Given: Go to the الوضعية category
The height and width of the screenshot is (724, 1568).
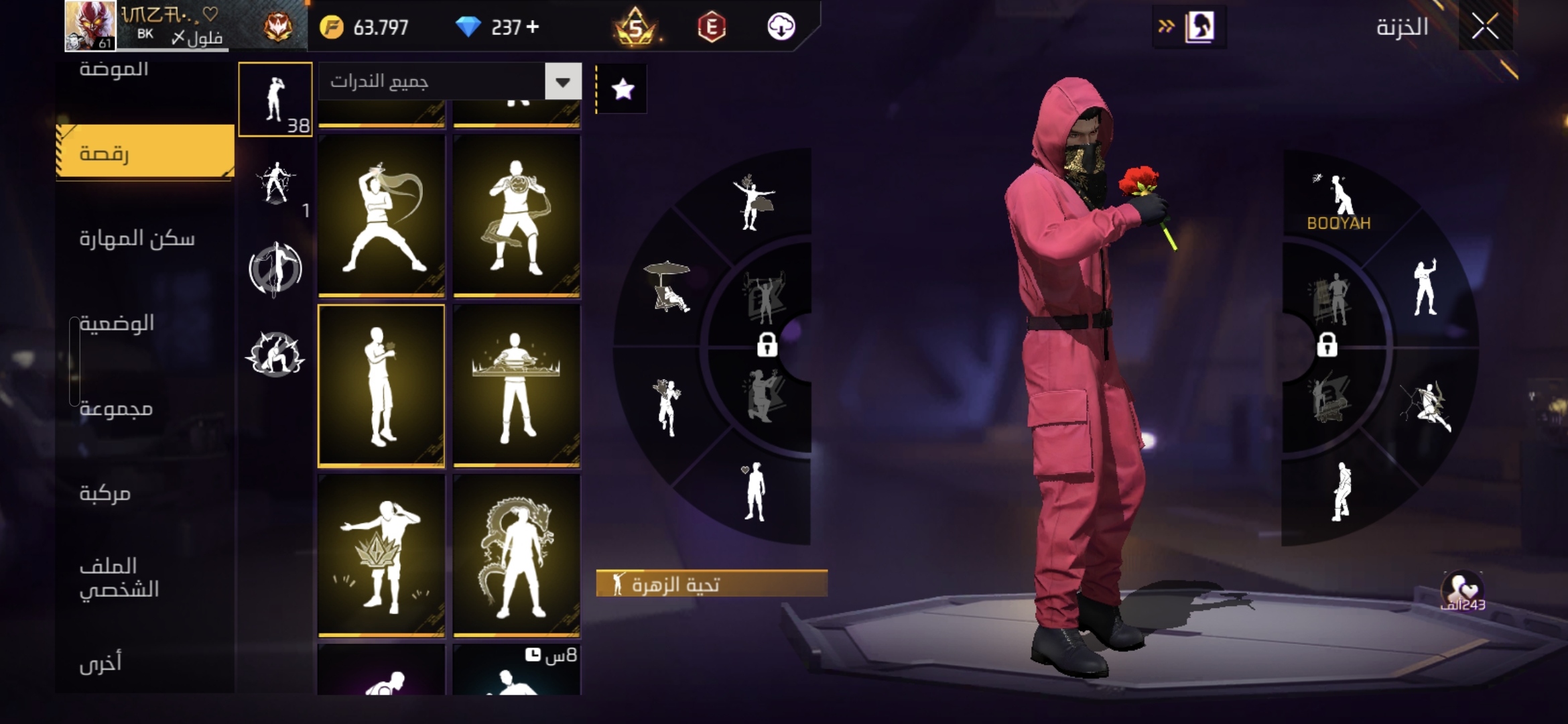Looking at the screenshot, I should pyautogui.click(x=117, y=323).
